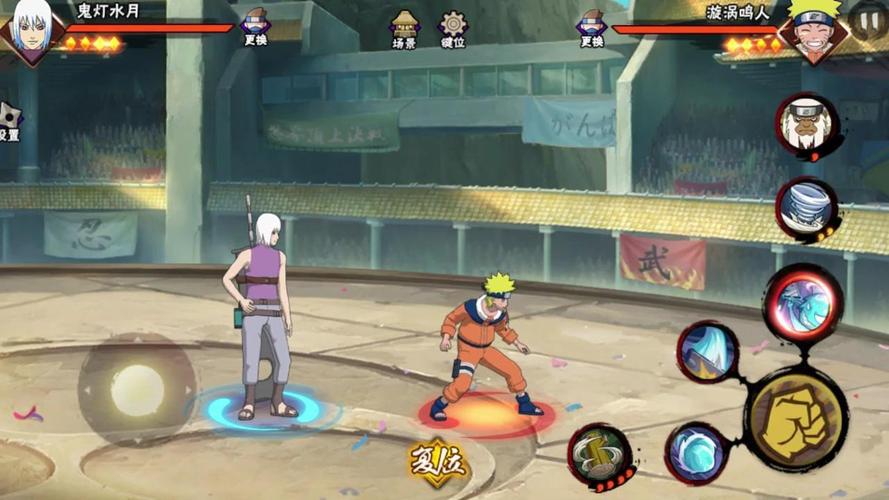Image resolution: width=889 pixels, height=500 pixels.
Task: Trigger the blue slash skill above the fist
Action: tap(708, 352)
